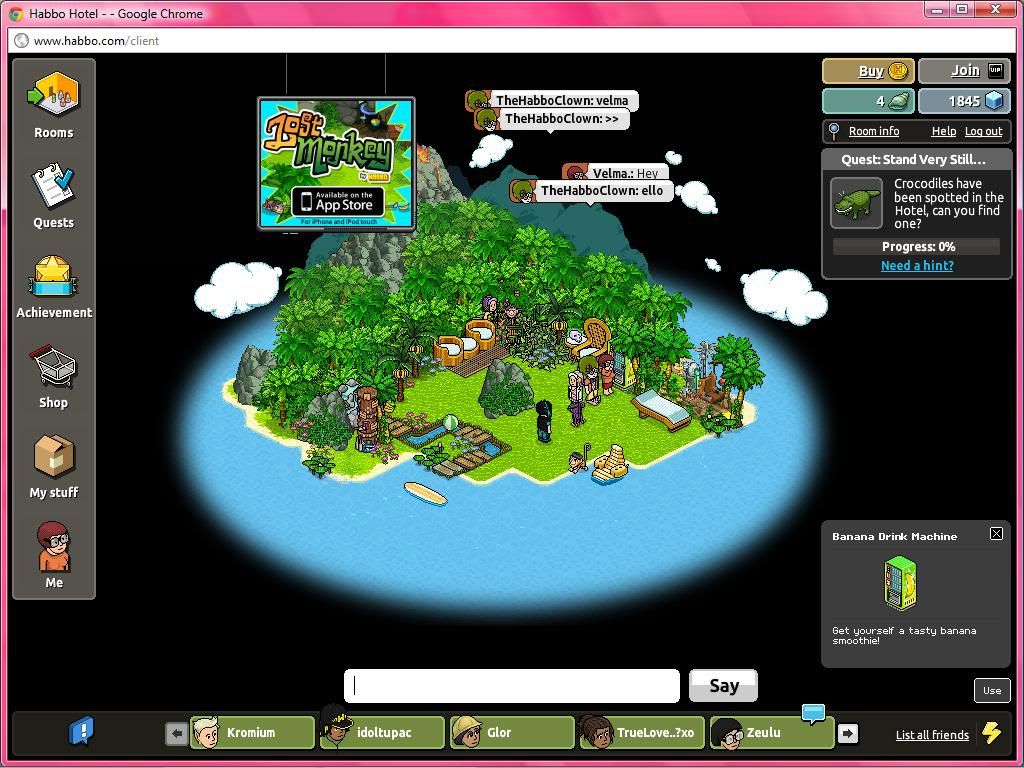Open the Shop catalogue
This screenshot has width=1024, height=768.
(x=54, y=376)
